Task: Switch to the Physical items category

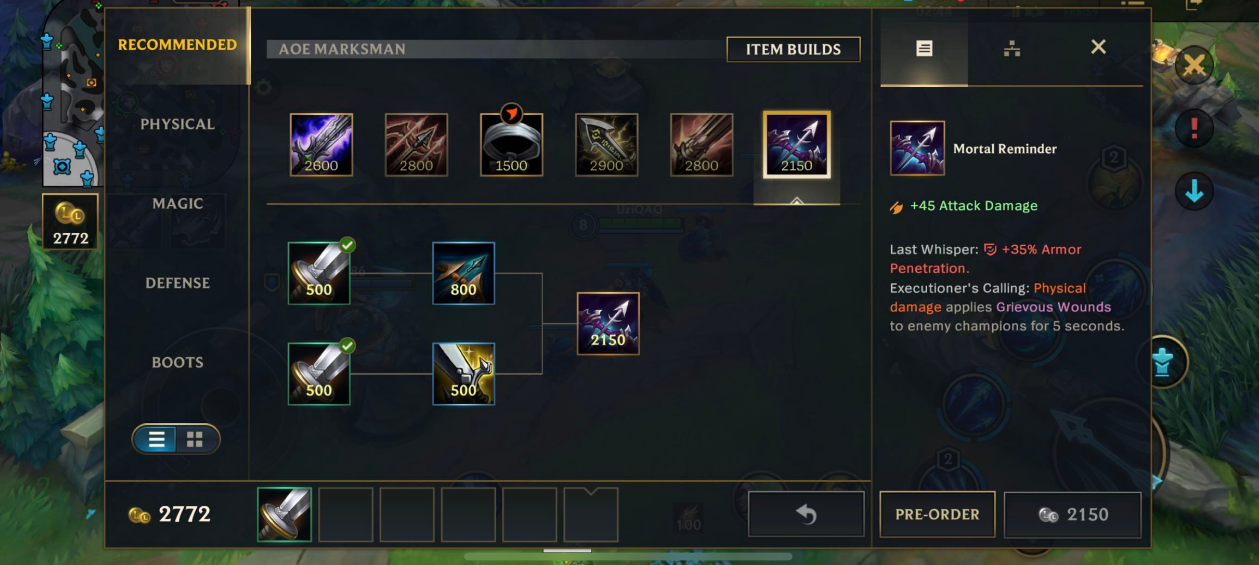Action: click(177, 124)
